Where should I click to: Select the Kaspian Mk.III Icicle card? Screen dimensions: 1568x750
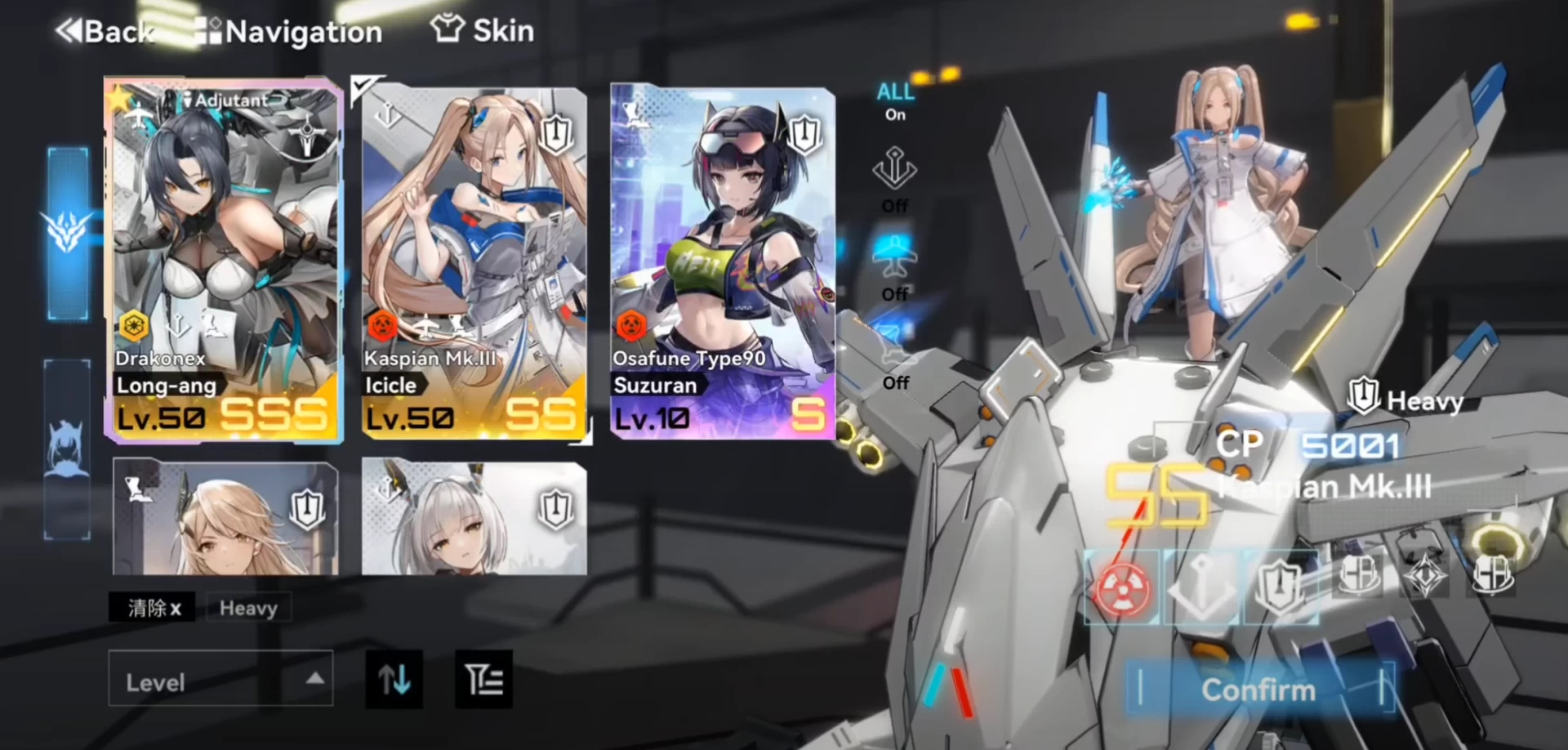tap(474, 261)
